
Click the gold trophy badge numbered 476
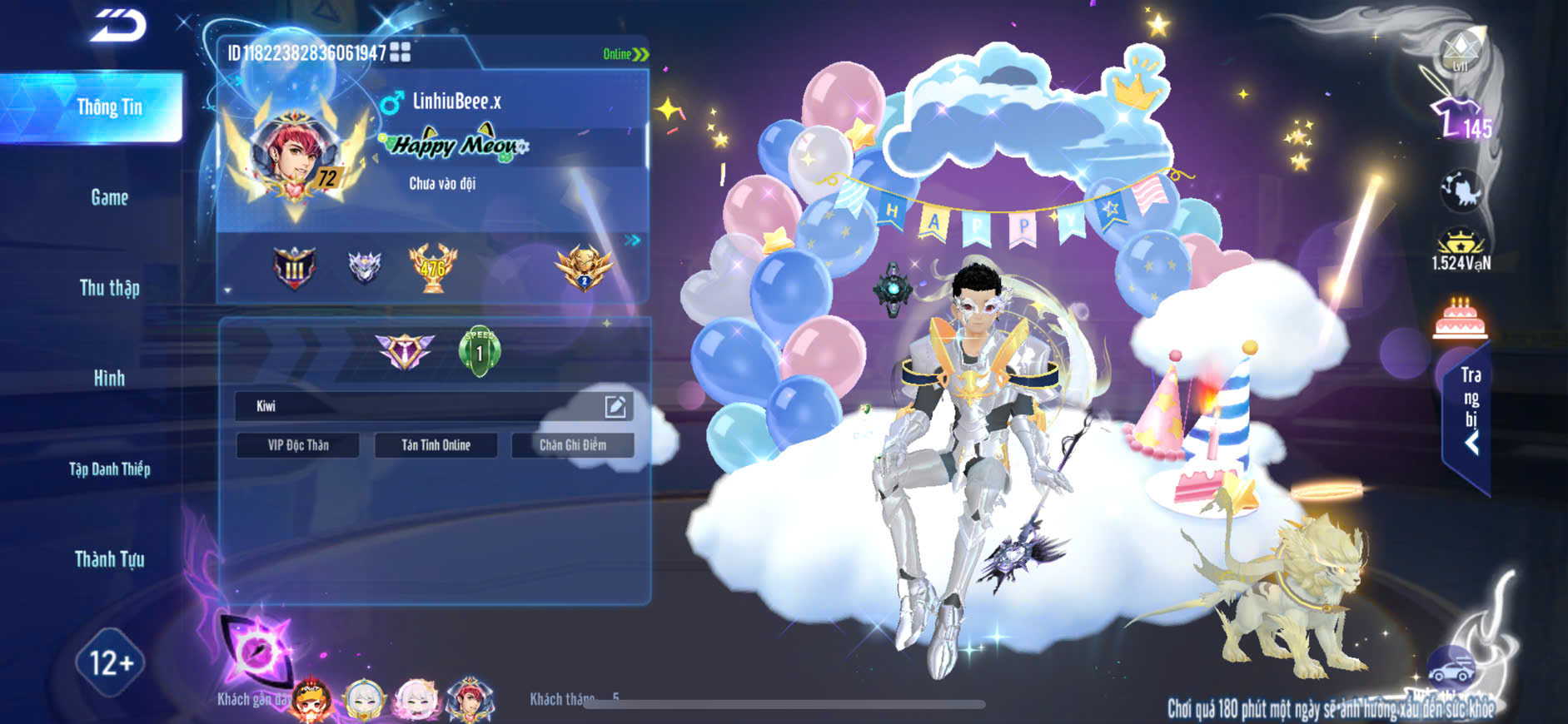click(432, 267)
